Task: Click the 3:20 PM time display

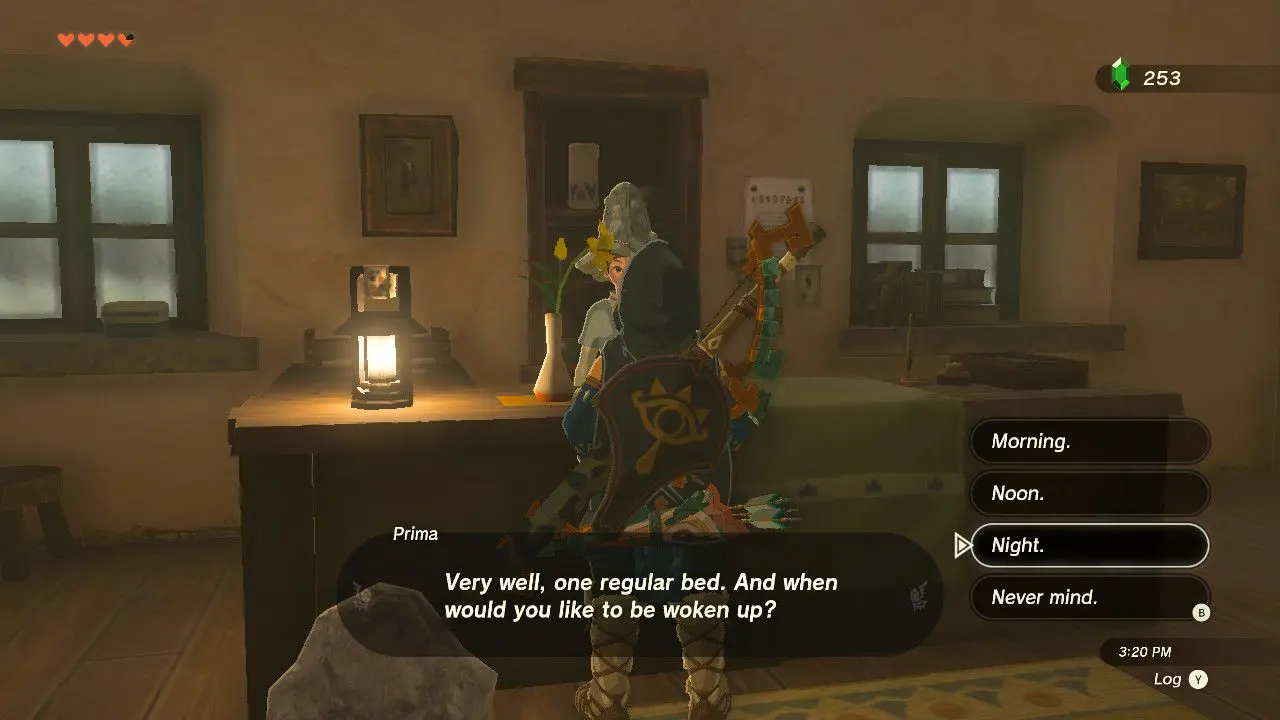Action: 1145,650
